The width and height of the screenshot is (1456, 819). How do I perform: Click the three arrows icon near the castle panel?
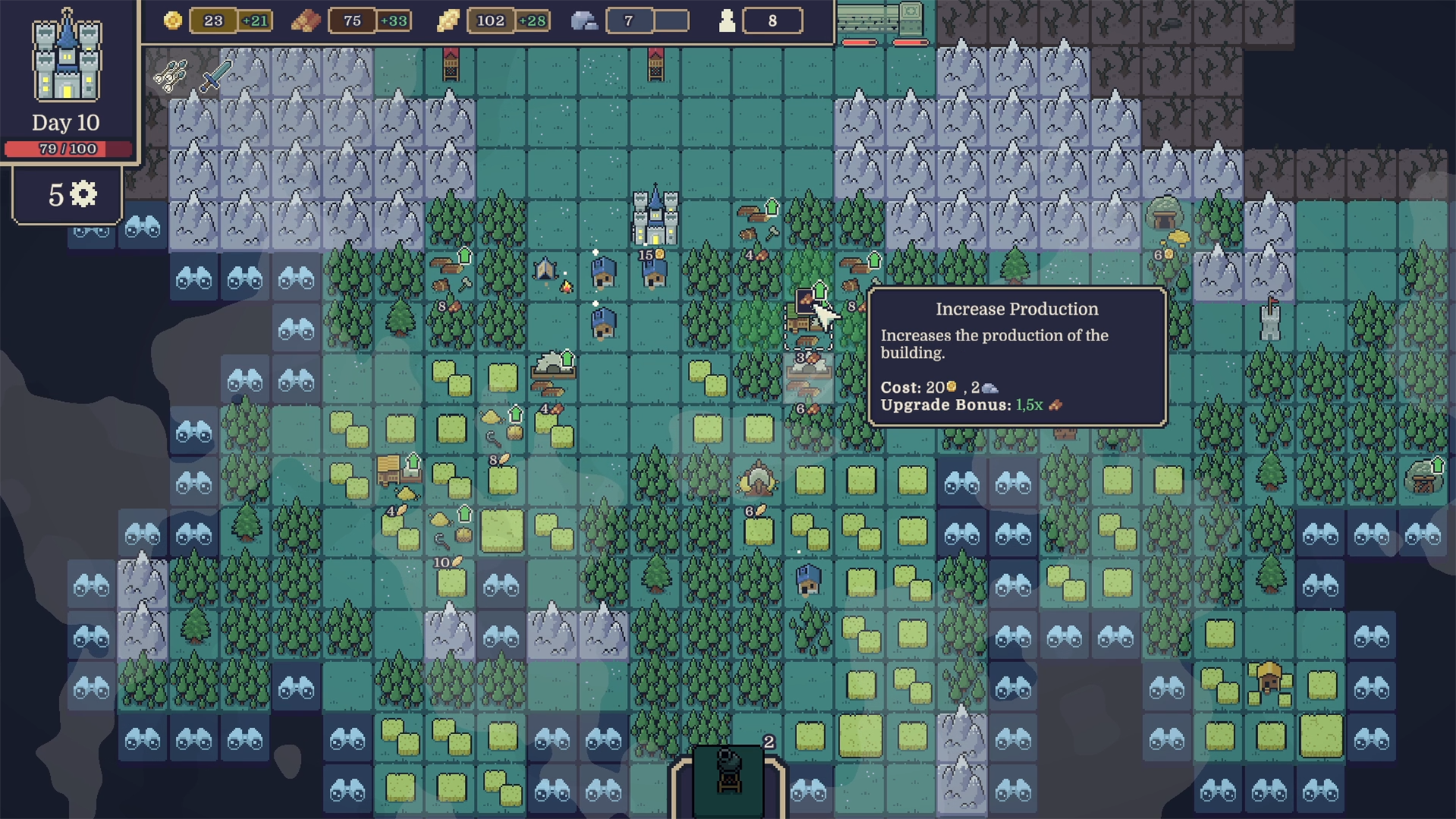coord(170,75)
